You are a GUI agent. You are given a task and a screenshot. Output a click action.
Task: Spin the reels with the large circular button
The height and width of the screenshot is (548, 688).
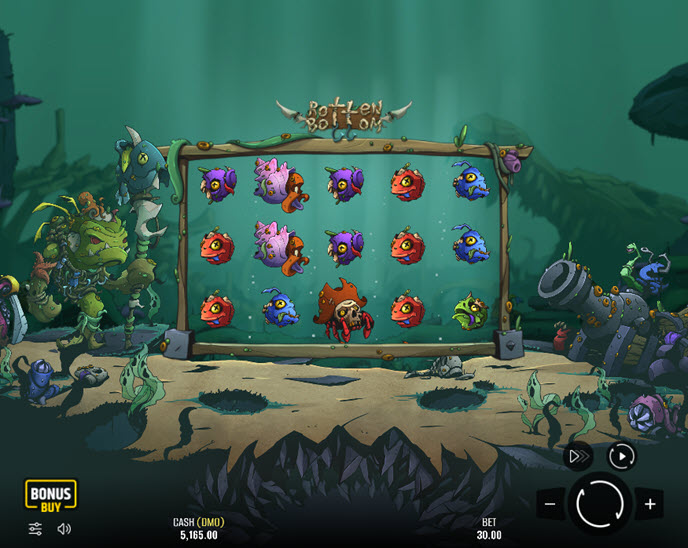point(600,503)
